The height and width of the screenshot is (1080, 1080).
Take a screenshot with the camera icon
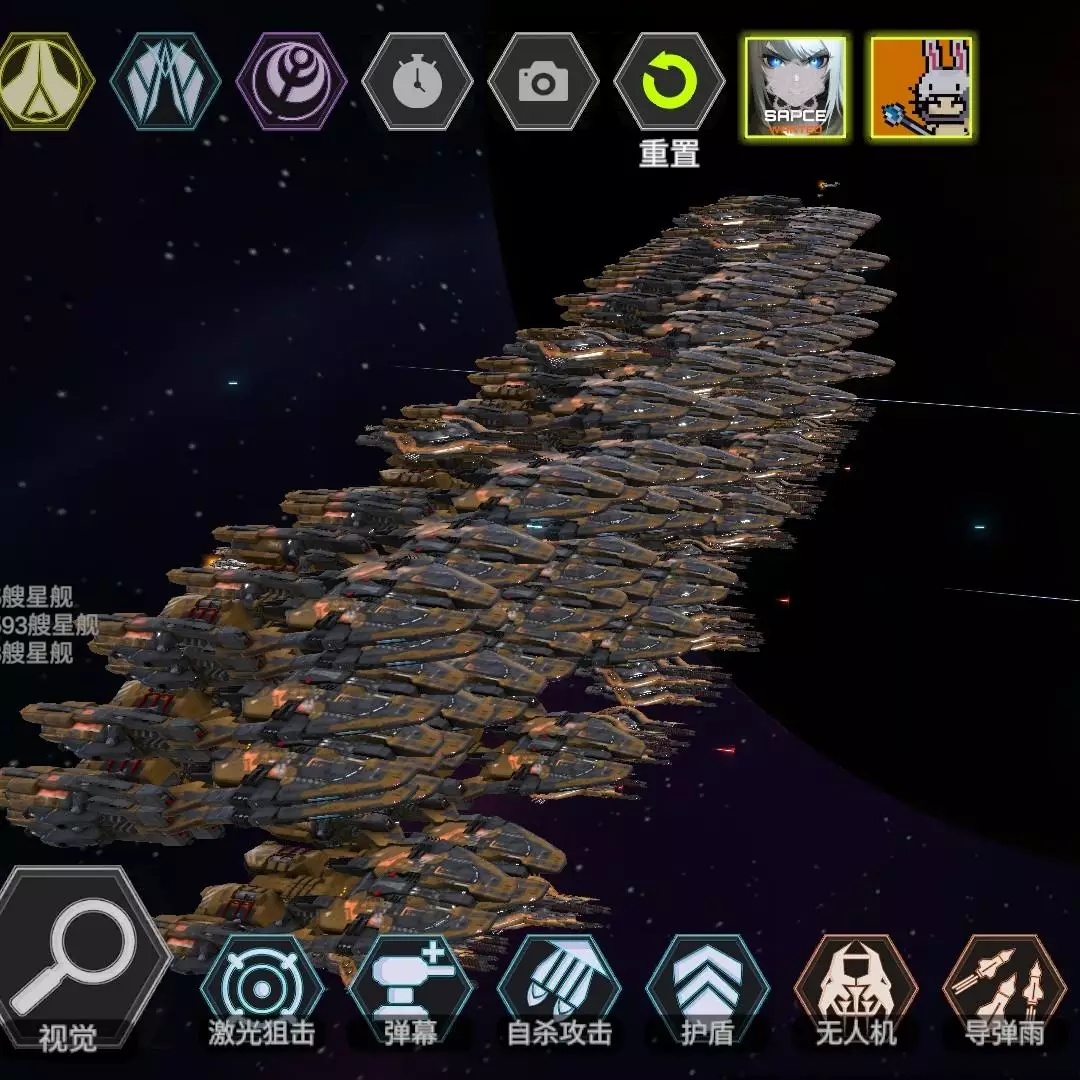543,81
